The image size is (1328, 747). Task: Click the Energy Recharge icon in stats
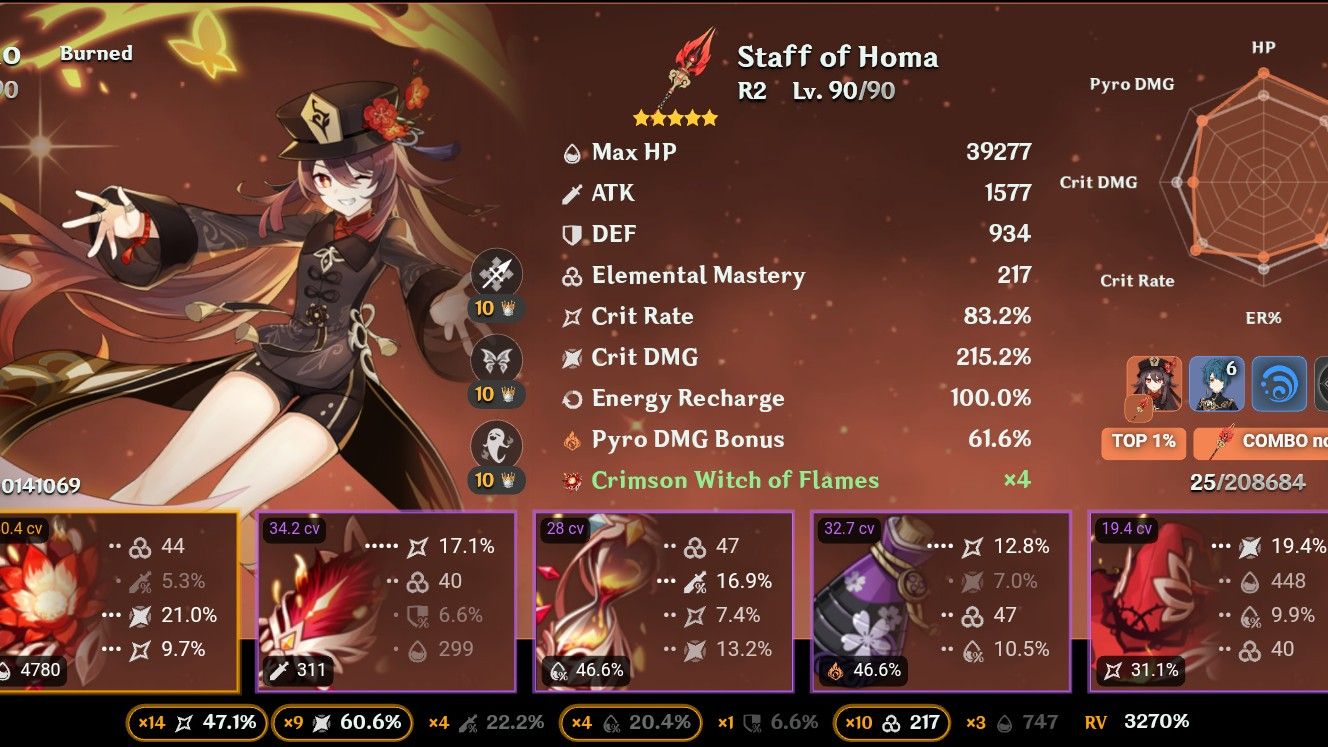[x=572, y=397]
